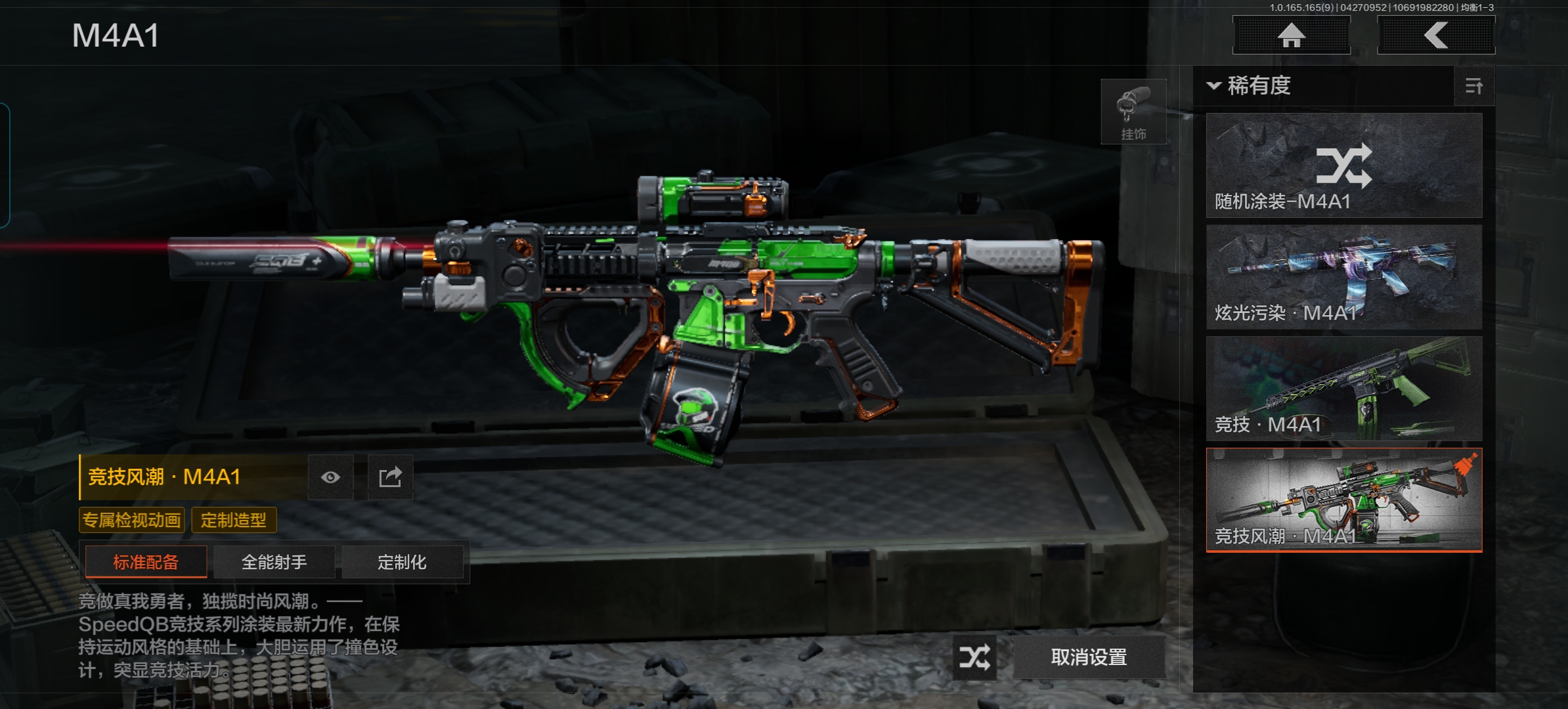Open the 定制化 customization tab

point(402,562)
